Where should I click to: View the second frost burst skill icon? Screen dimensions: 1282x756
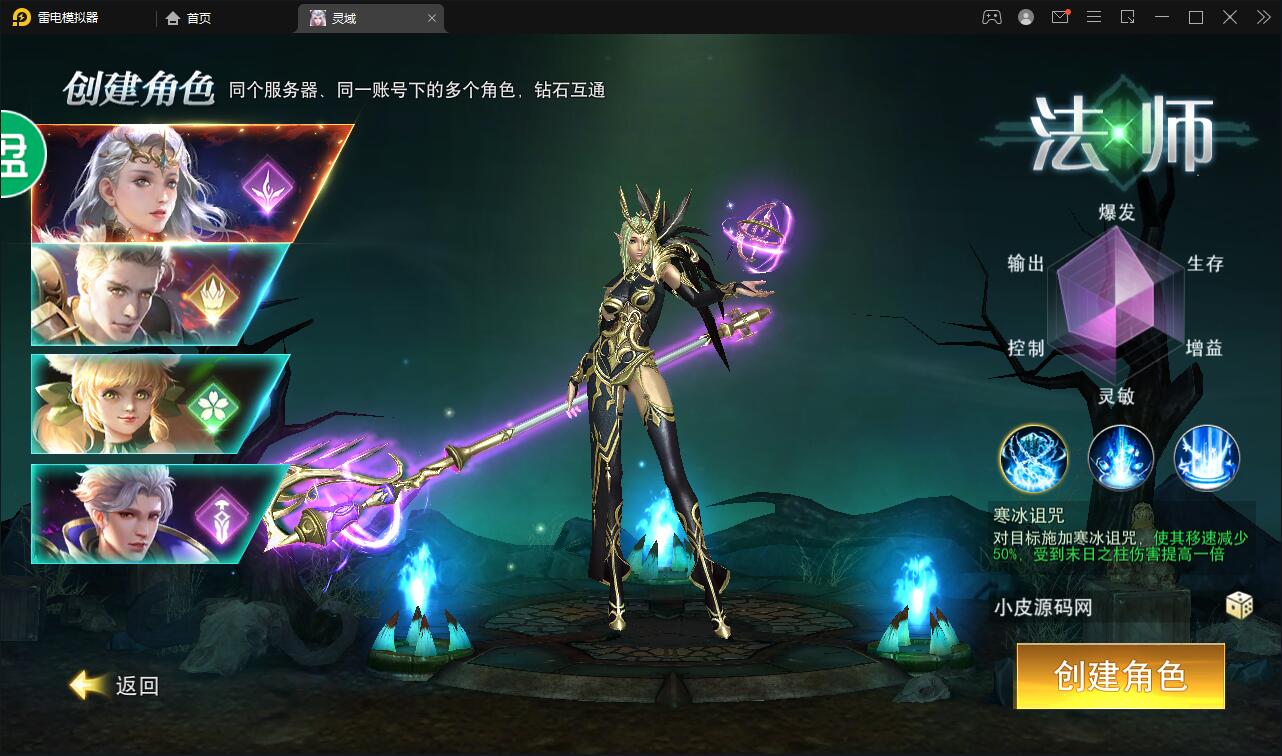[1119, 458]
